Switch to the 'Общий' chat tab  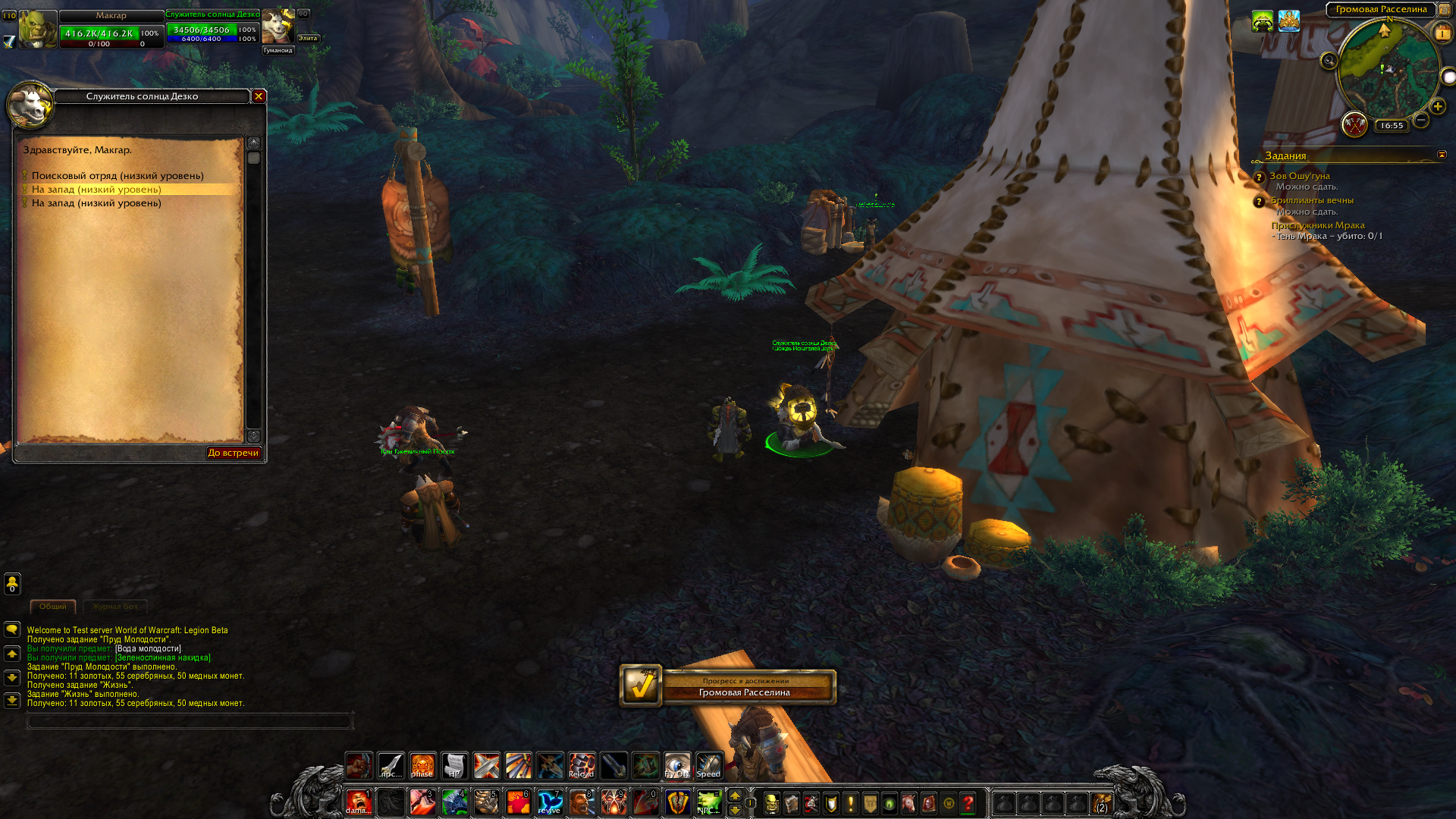[x=53, y=607]
